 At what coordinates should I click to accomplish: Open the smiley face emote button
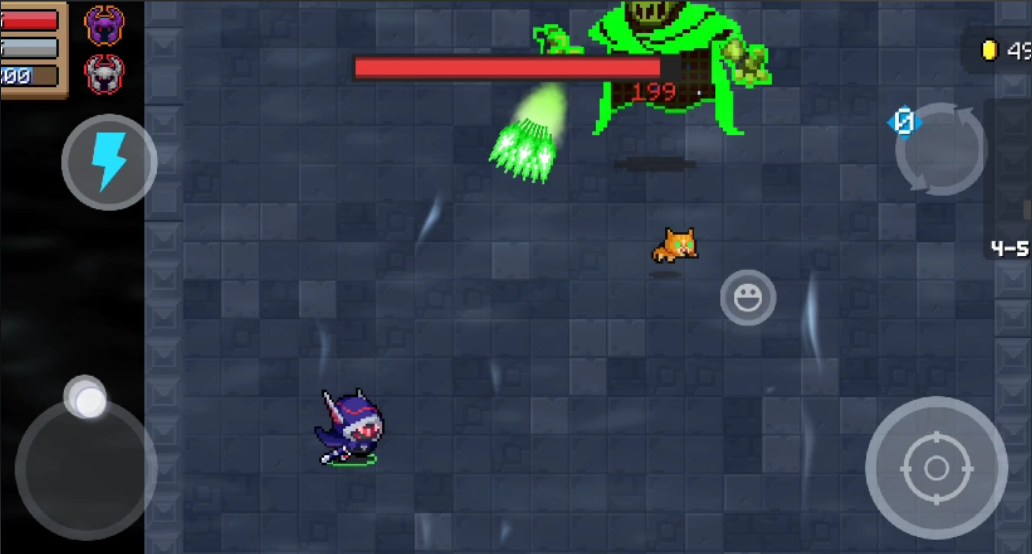748,297
